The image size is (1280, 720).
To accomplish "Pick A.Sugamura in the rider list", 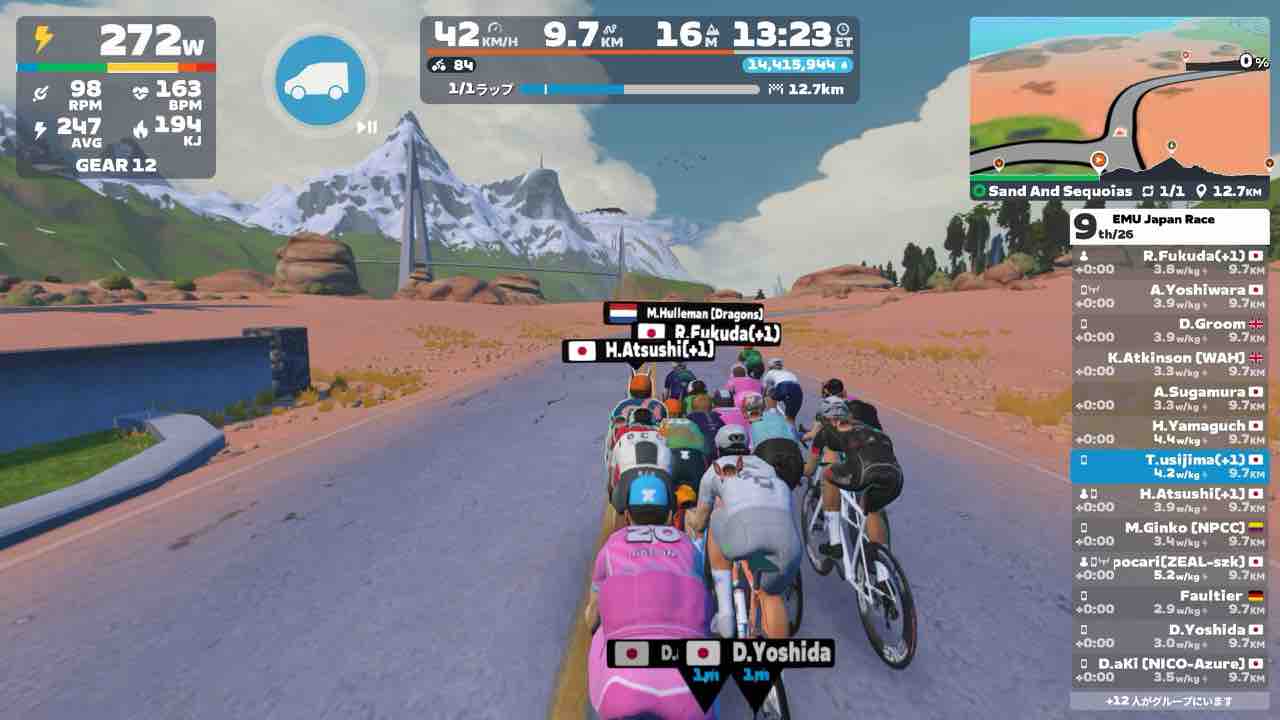I will (x=1169, y=398).
